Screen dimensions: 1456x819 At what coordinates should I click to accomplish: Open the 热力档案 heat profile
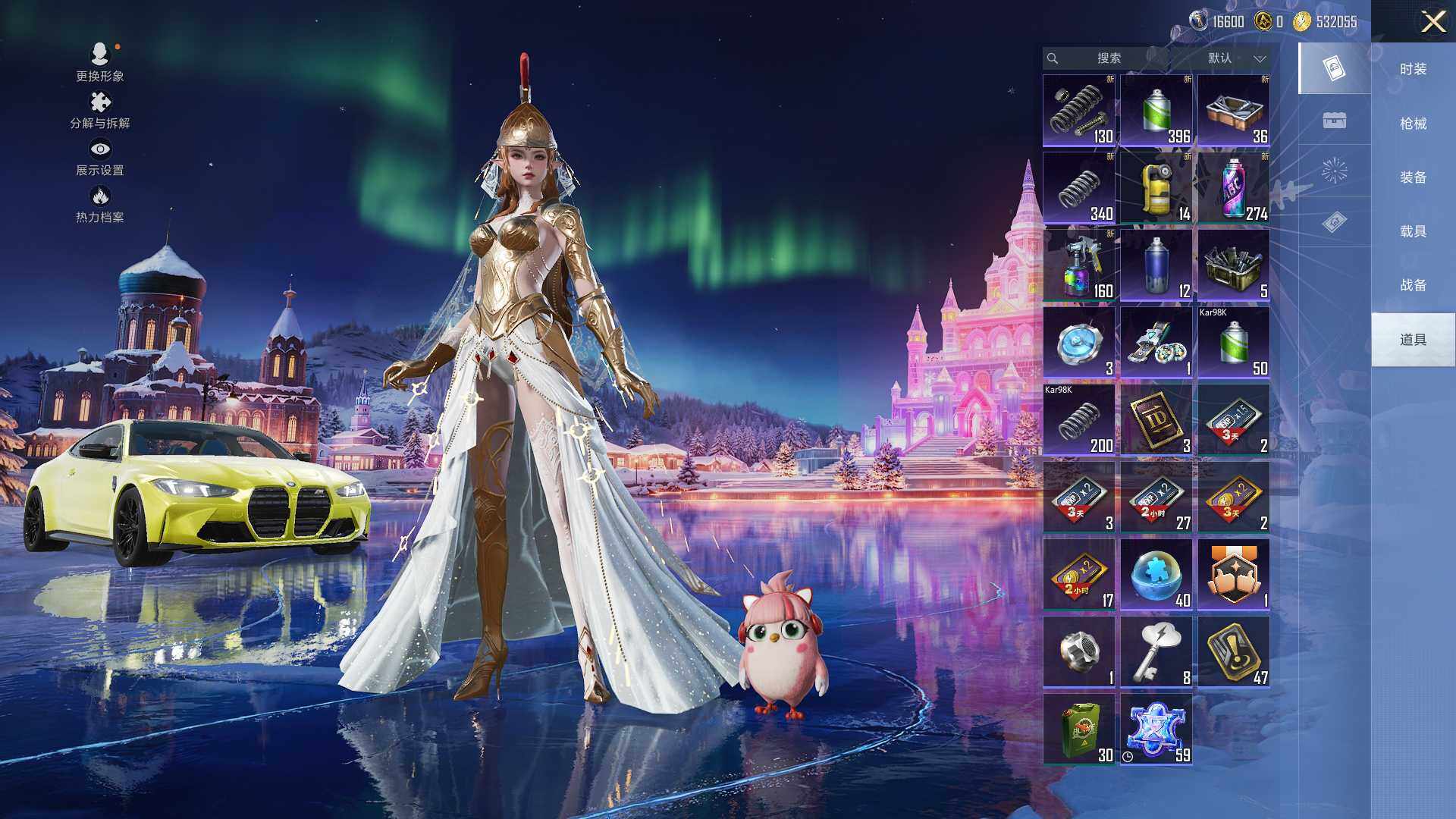point(100,205)
